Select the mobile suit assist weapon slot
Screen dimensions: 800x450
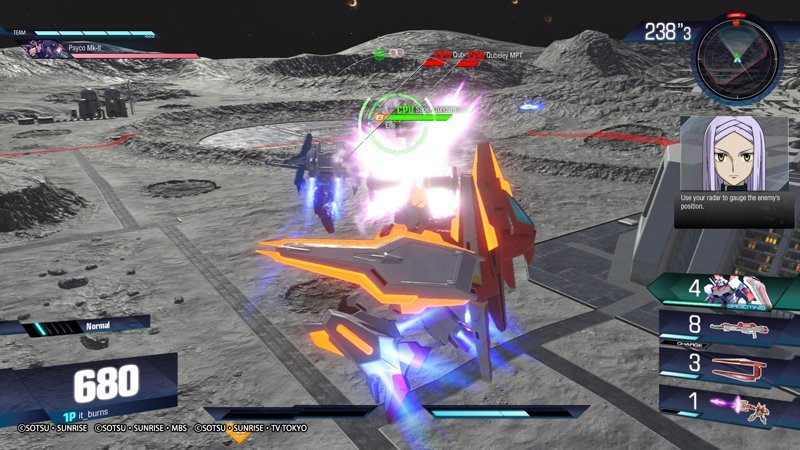pyautogui.click(x=726, y=293)
